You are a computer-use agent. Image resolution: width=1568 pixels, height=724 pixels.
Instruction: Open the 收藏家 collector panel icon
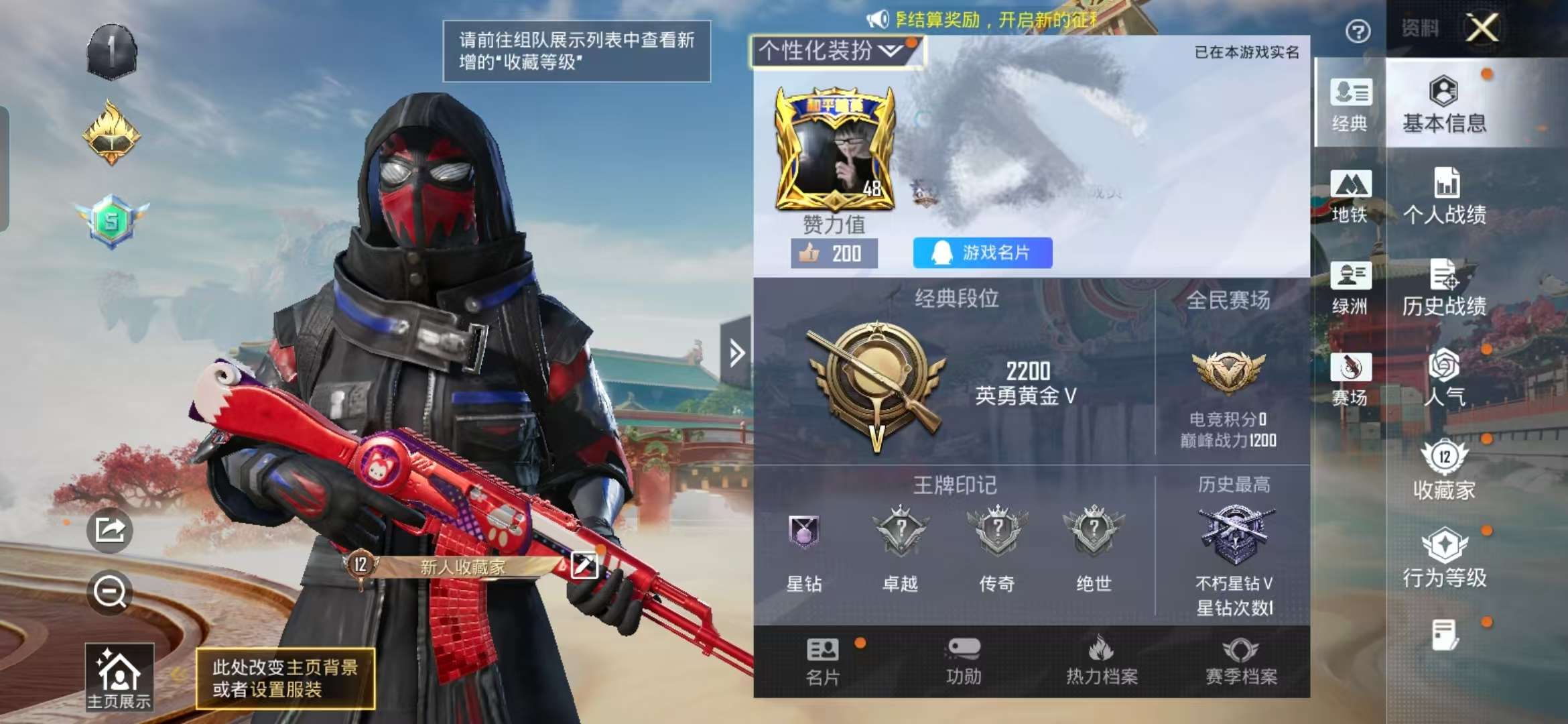coord(1445,469)
